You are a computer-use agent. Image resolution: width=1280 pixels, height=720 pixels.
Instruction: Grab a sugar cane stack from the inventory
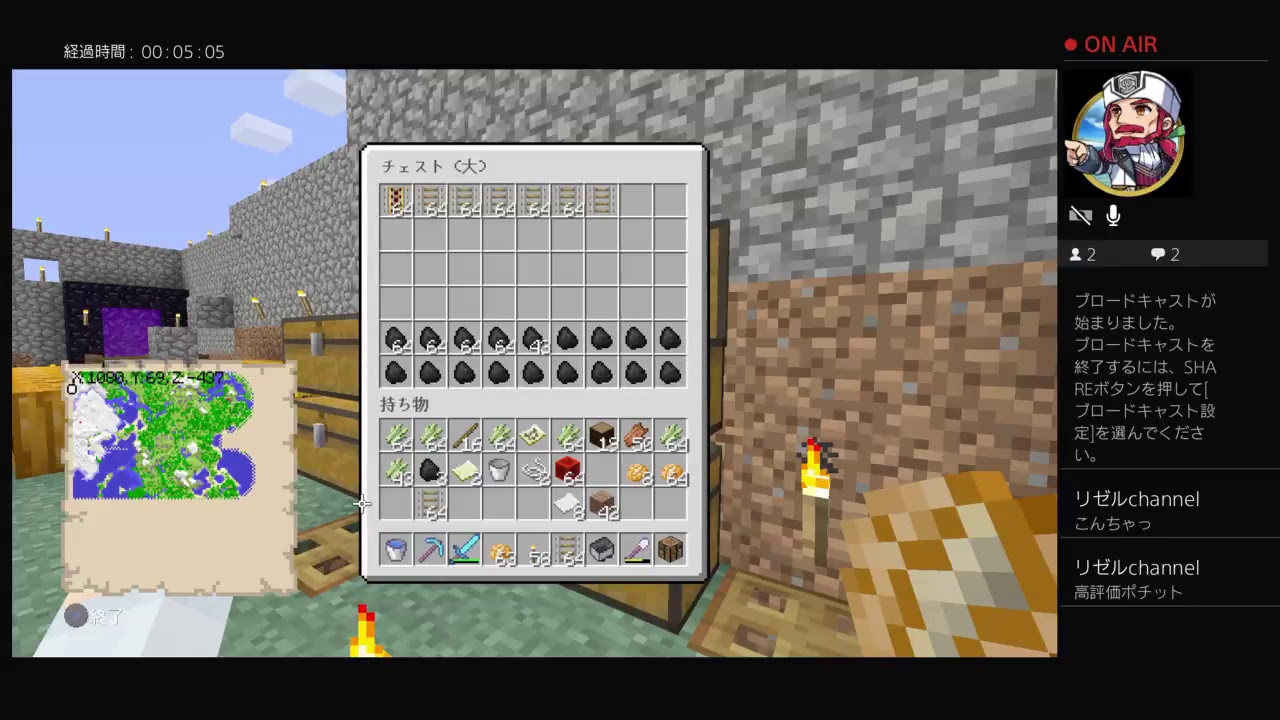397,437
